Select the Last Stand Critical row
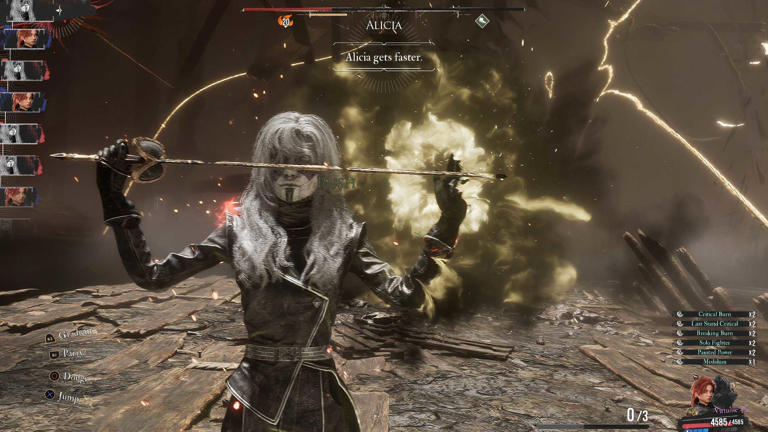Viewport: 768px width, 432px height. (x=718, y=323)
